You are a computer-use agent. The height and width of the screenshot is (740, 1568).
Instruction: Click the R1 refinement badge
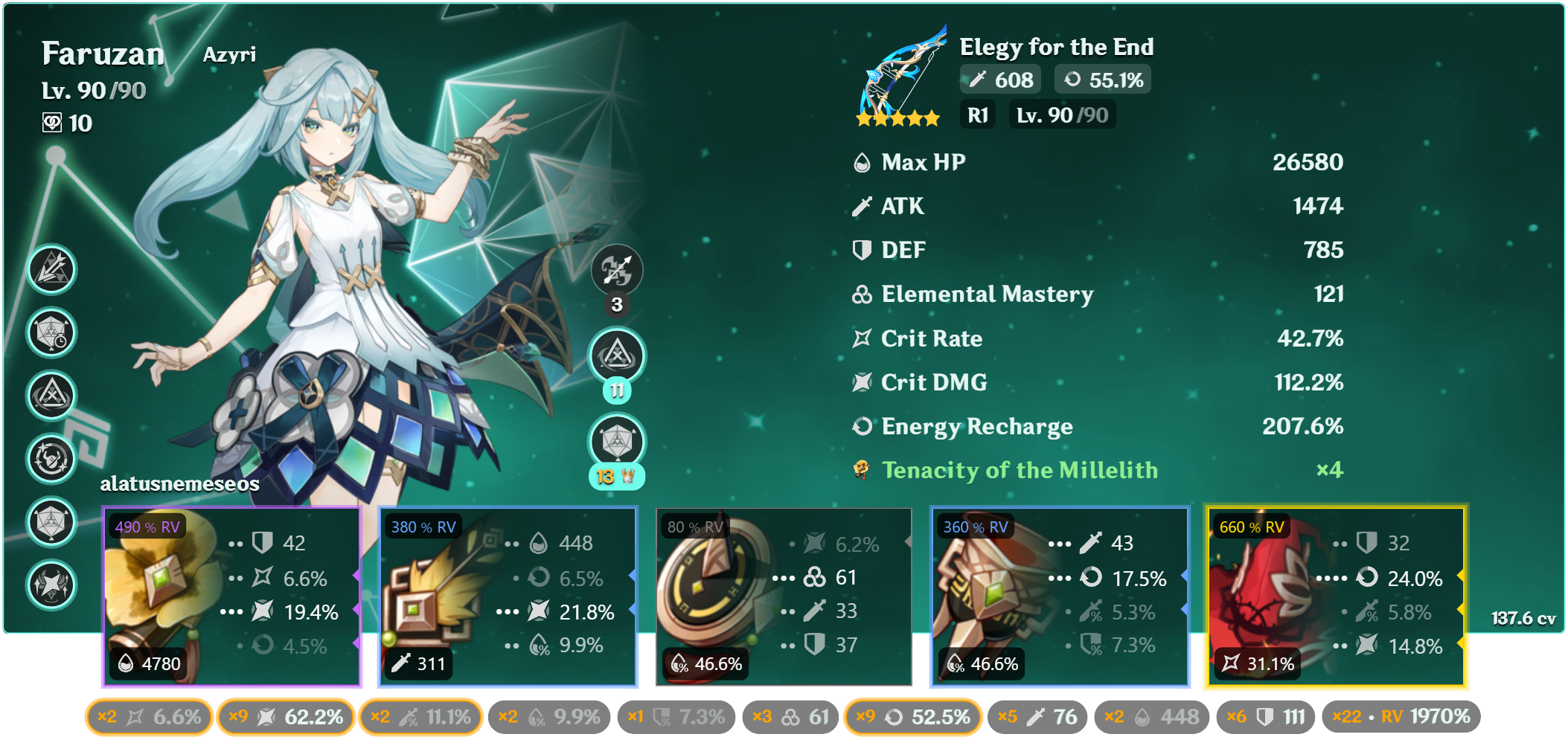point(977,114)
